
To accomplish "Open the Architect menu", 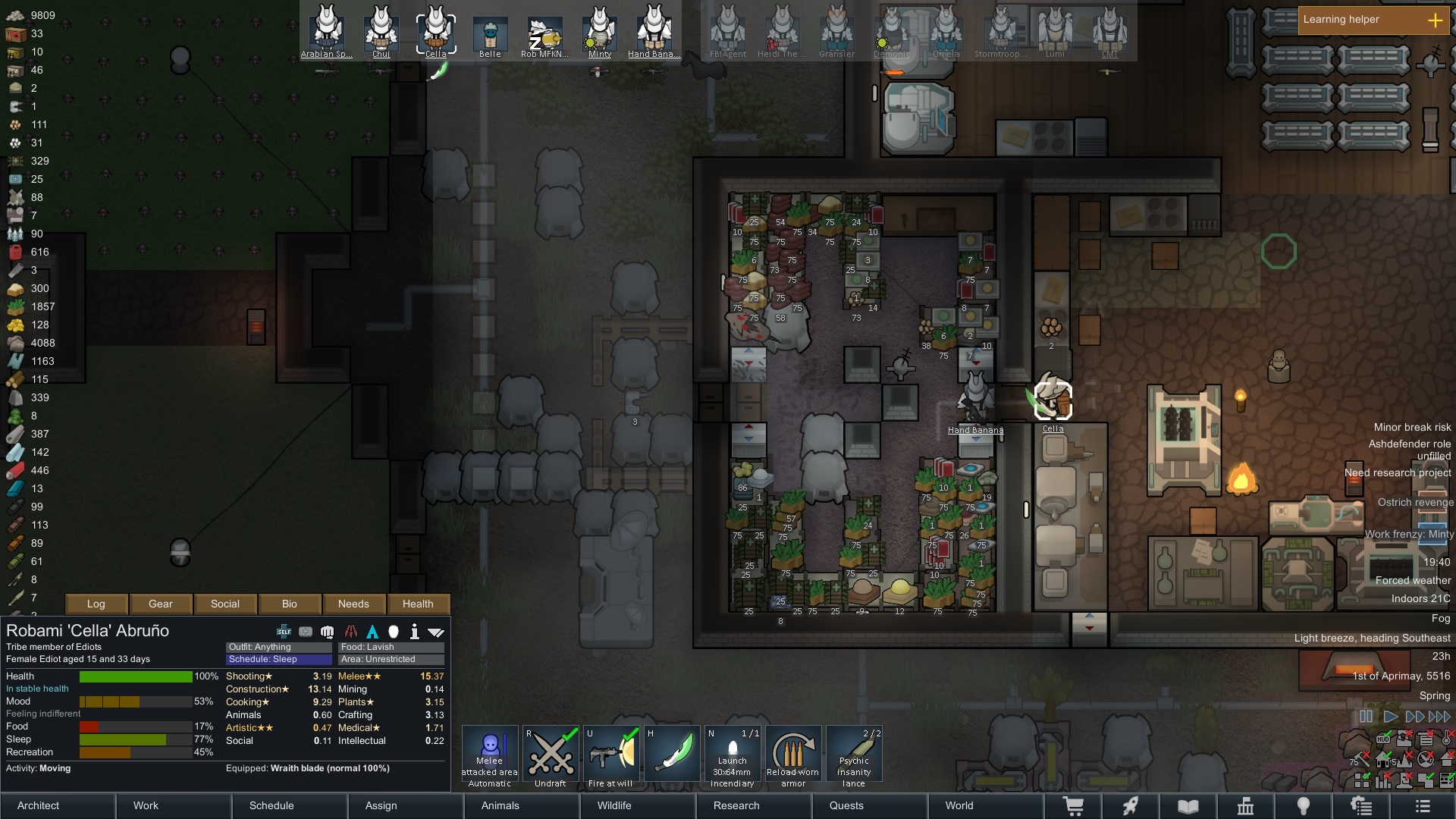I will coord(58,805).
